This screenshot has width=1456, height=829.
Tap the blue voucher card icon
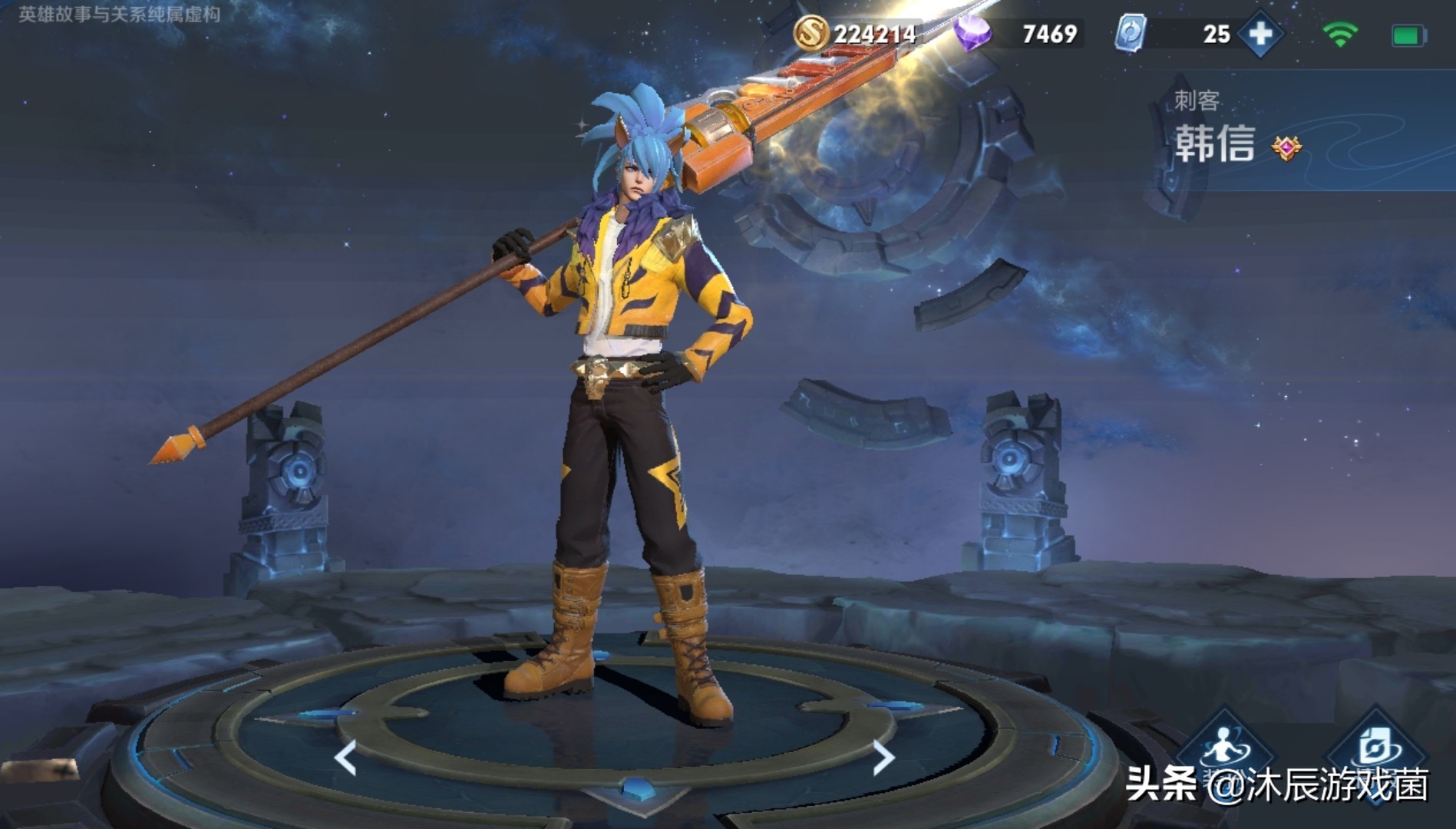tap(1131, 34)
